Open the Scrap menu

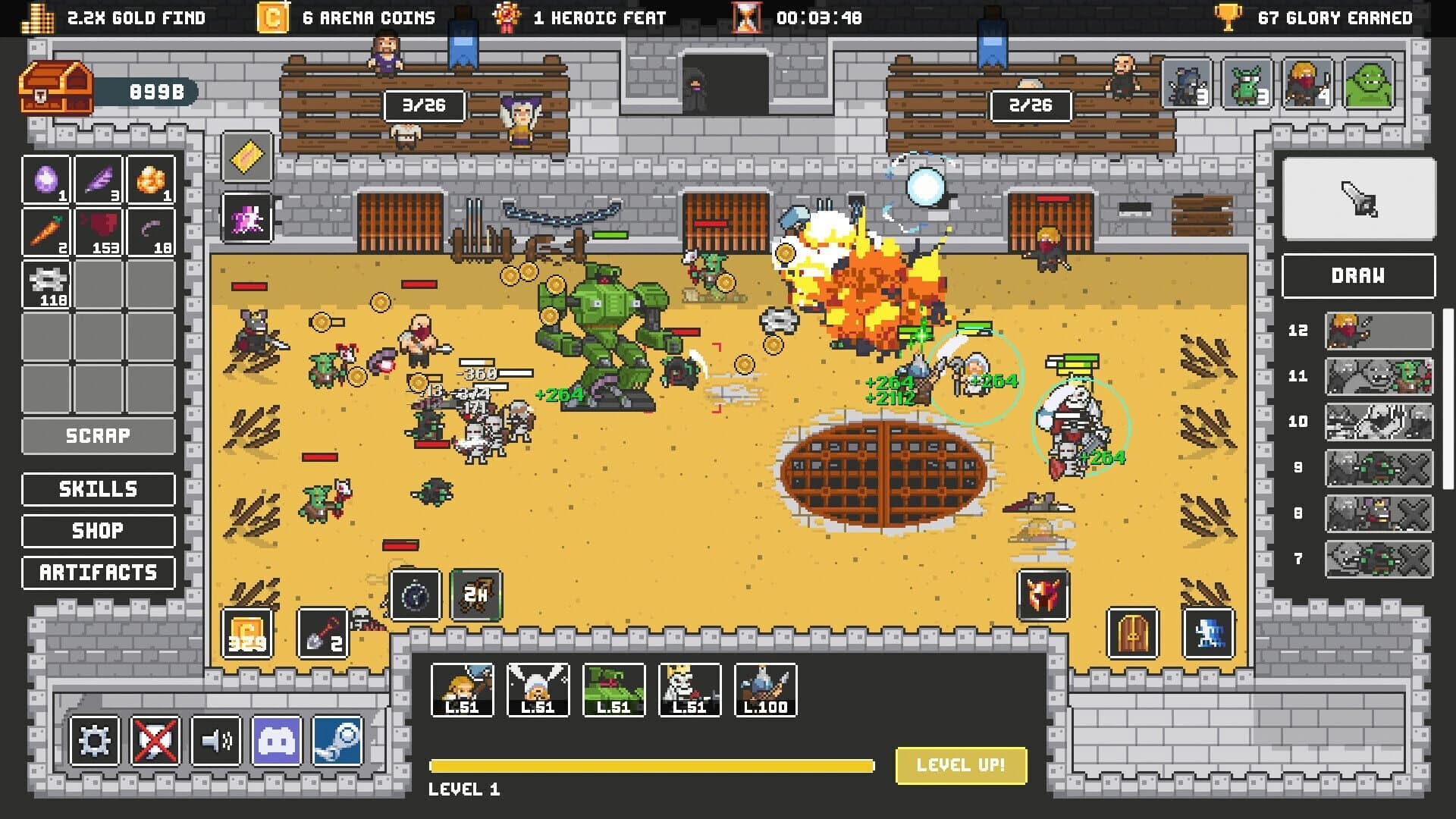(x=98, y=435)
